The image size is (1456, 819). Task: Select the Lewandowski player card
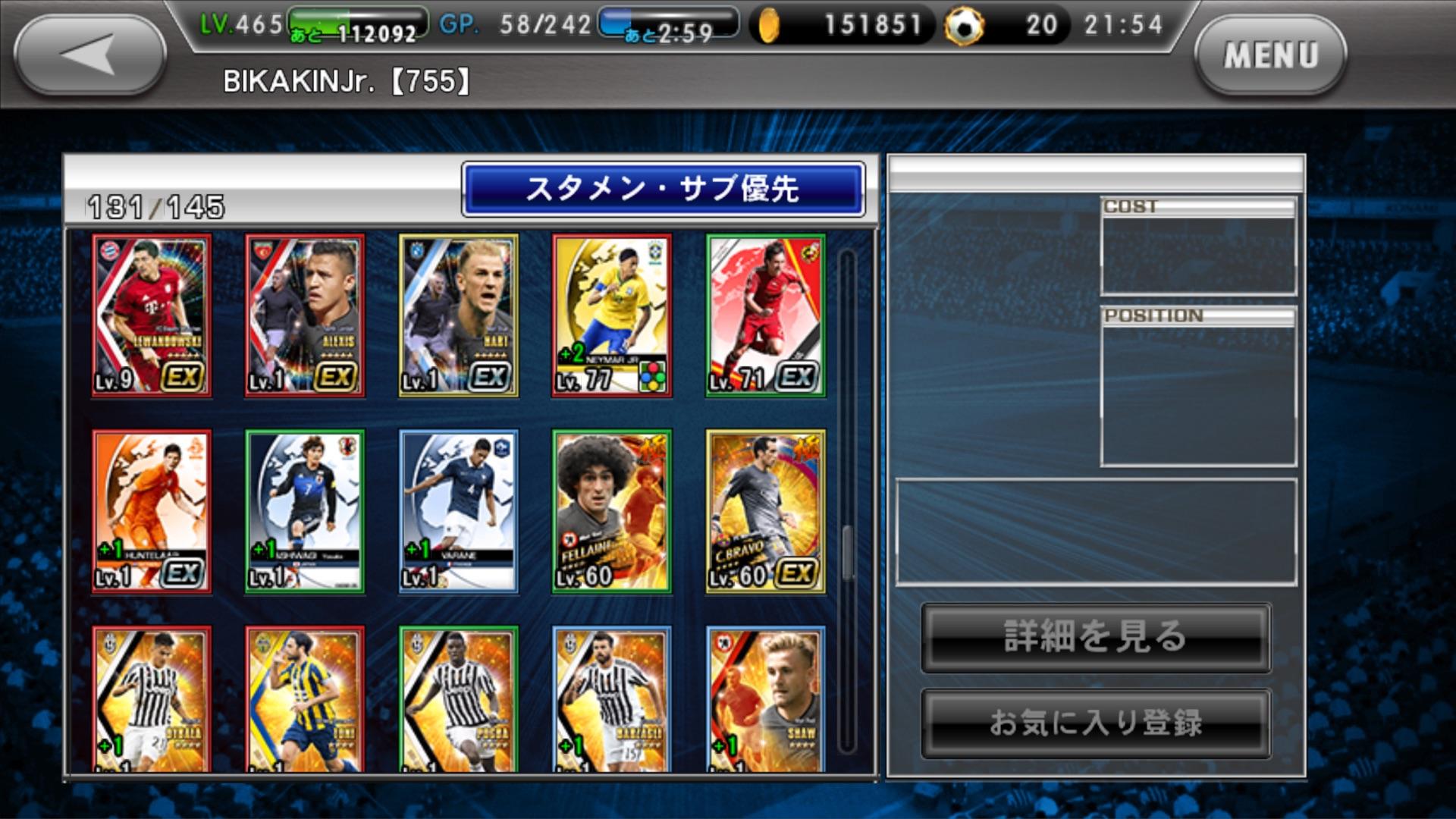pyautogui.click(x=152, y=315)
